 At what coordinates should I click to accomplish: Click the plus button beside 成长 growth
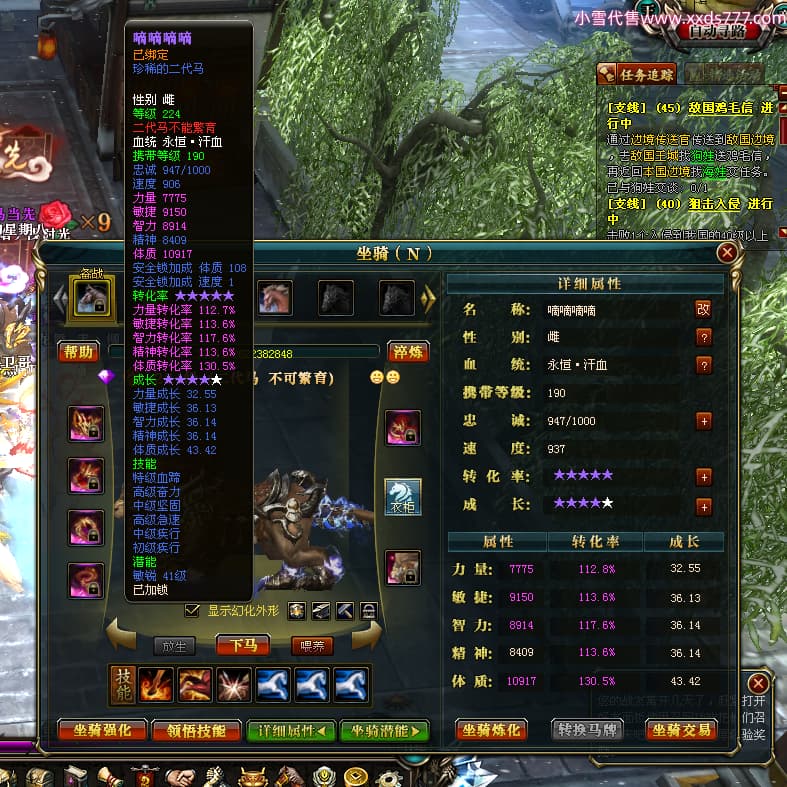[x=703, y=506]
